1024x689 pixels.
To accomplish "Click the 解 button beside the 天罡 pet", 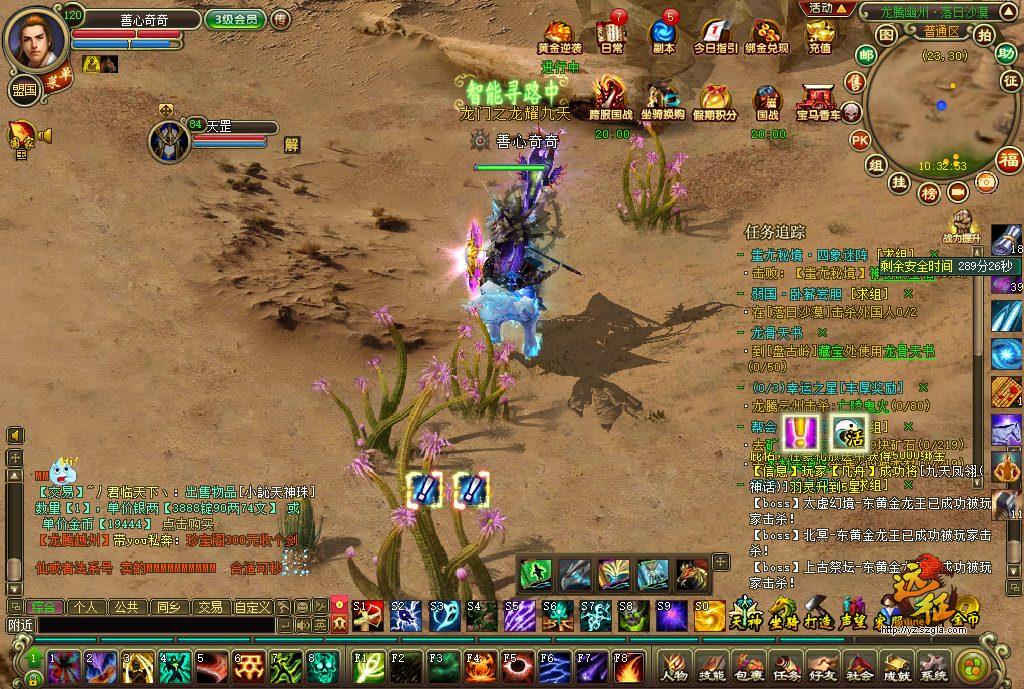I will coord(292,144).
